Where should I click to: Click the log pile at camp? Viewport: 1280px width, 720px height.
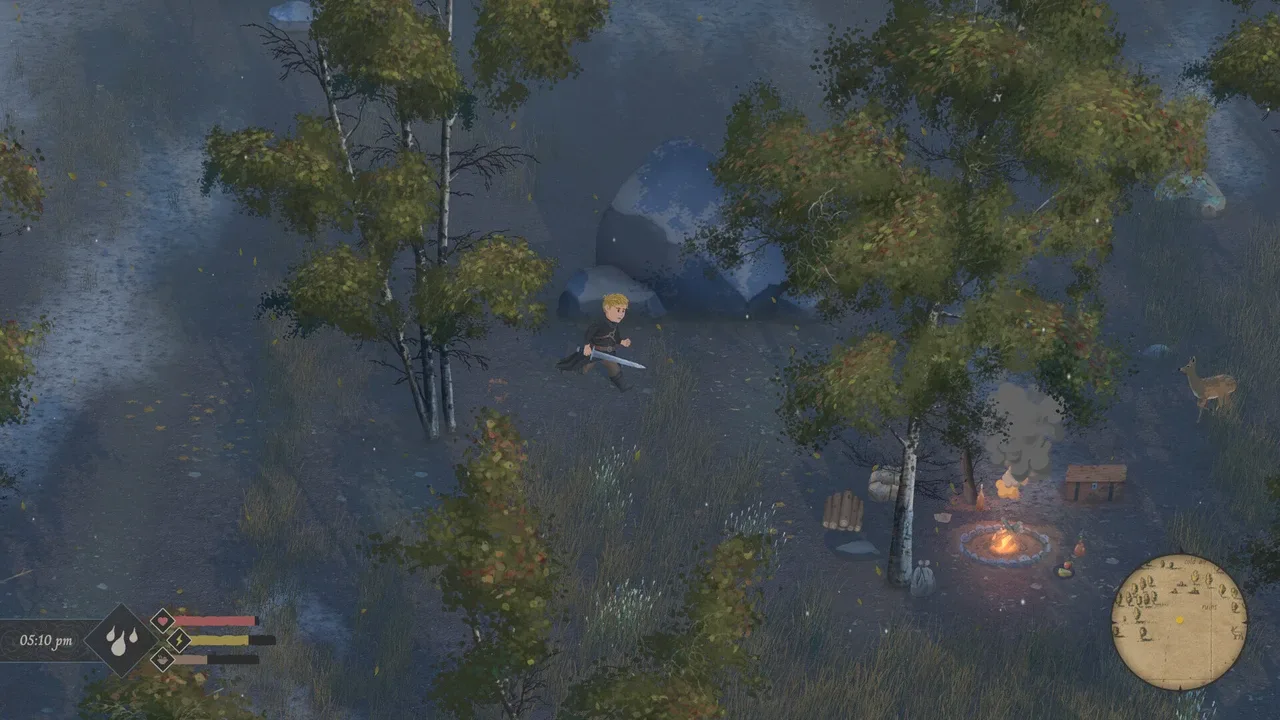pos(843,511)
